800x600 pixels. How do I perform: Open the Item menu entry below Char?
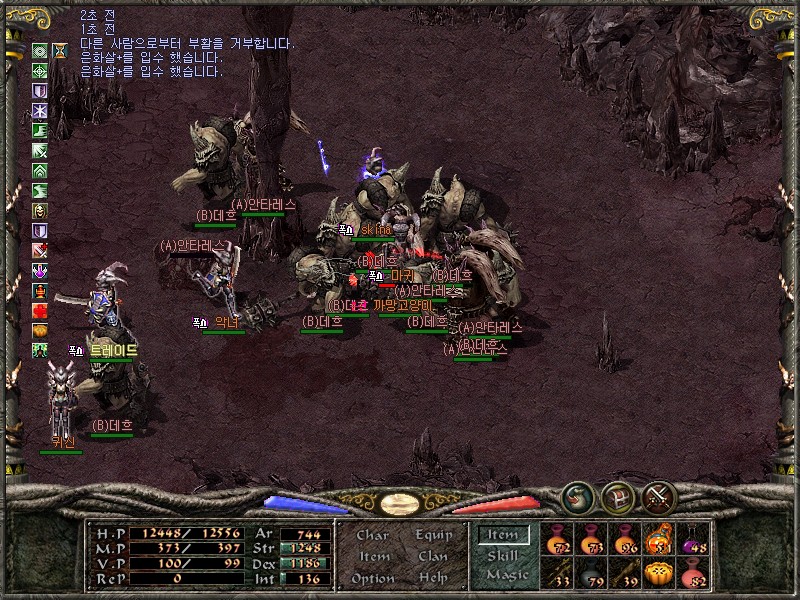tap(373, 556)
